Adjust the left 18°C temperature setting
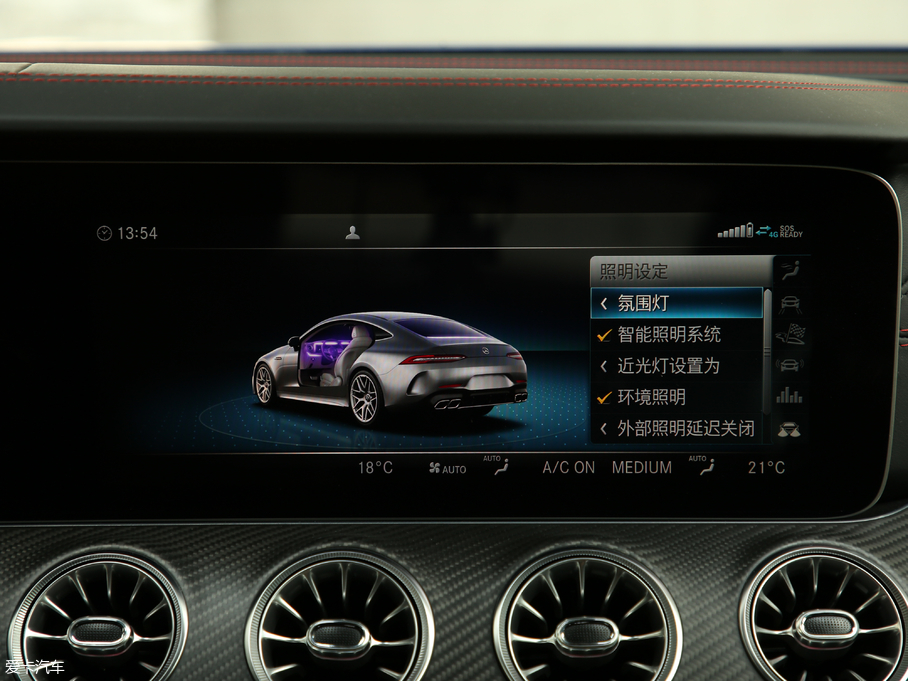 point(375,467)
